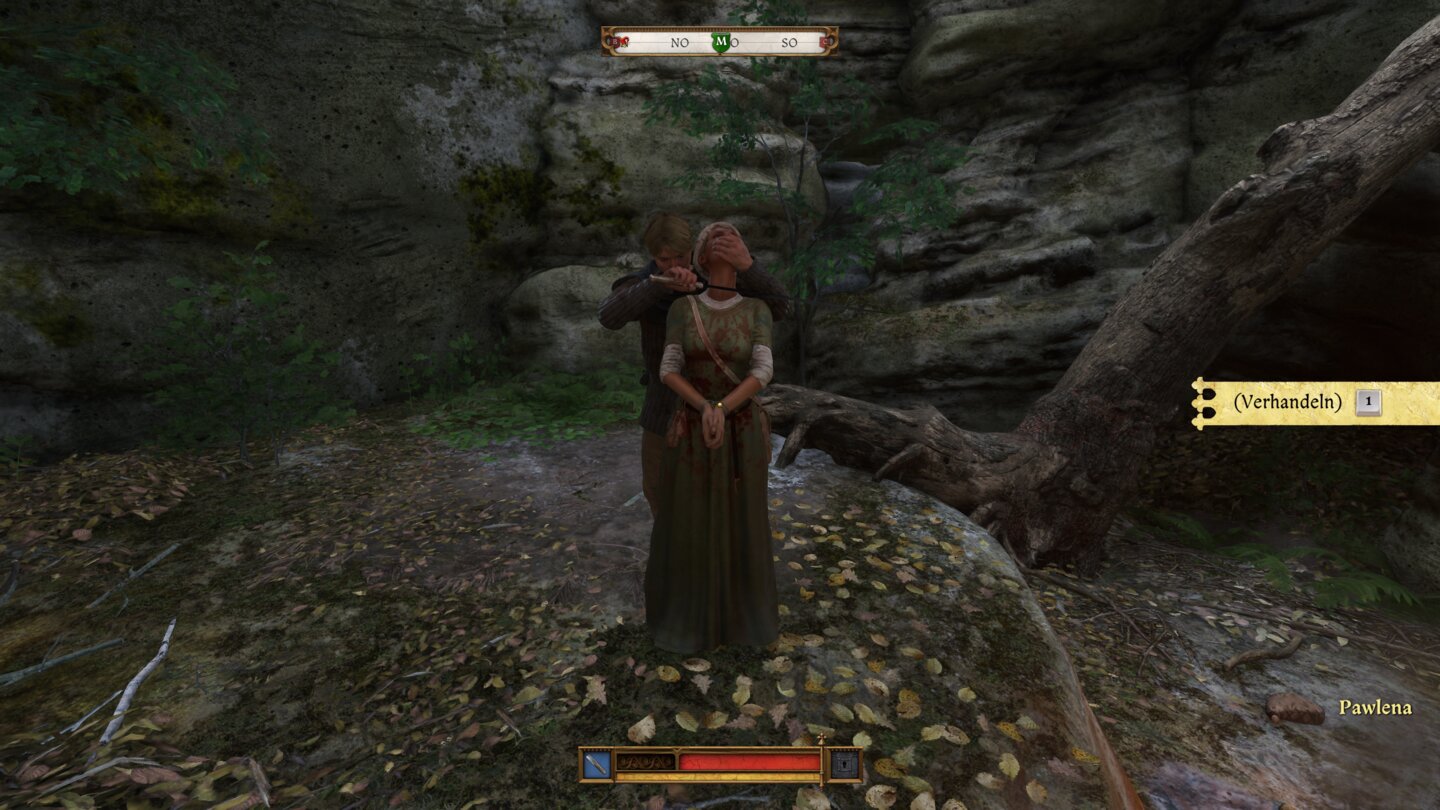
Task: Click the compass's ornate left frame bracket
Action: click(x=608, y=42)
